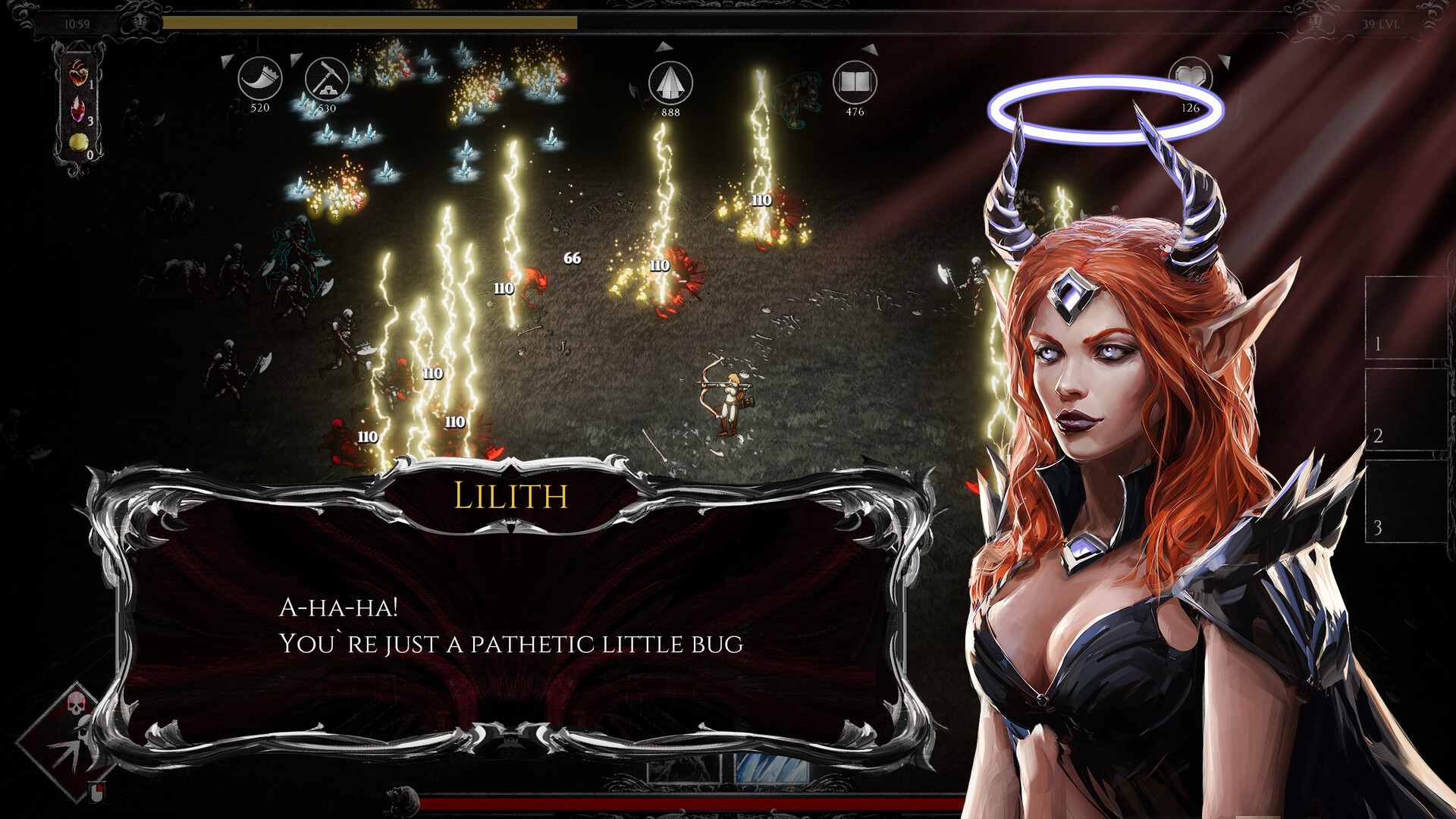
Task: Open the book icon showing 476
Action: (855, 83)
